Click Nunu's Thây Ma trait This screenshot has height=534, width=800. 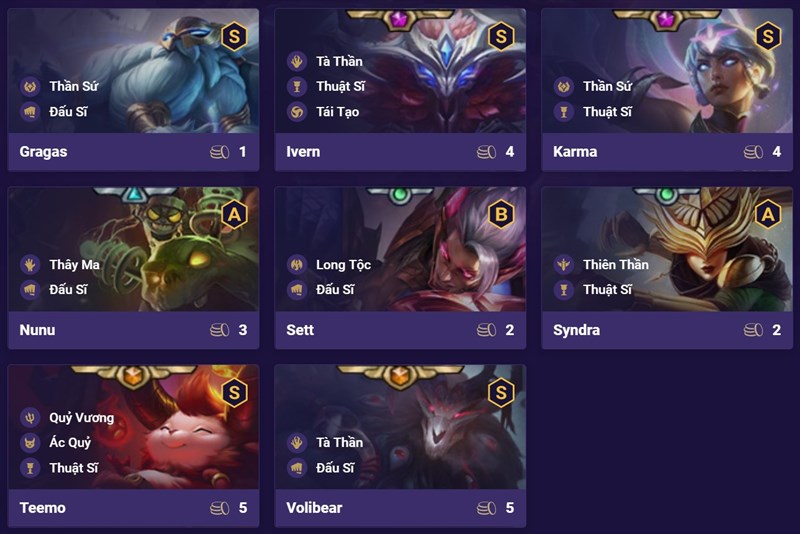coord(74,265)
